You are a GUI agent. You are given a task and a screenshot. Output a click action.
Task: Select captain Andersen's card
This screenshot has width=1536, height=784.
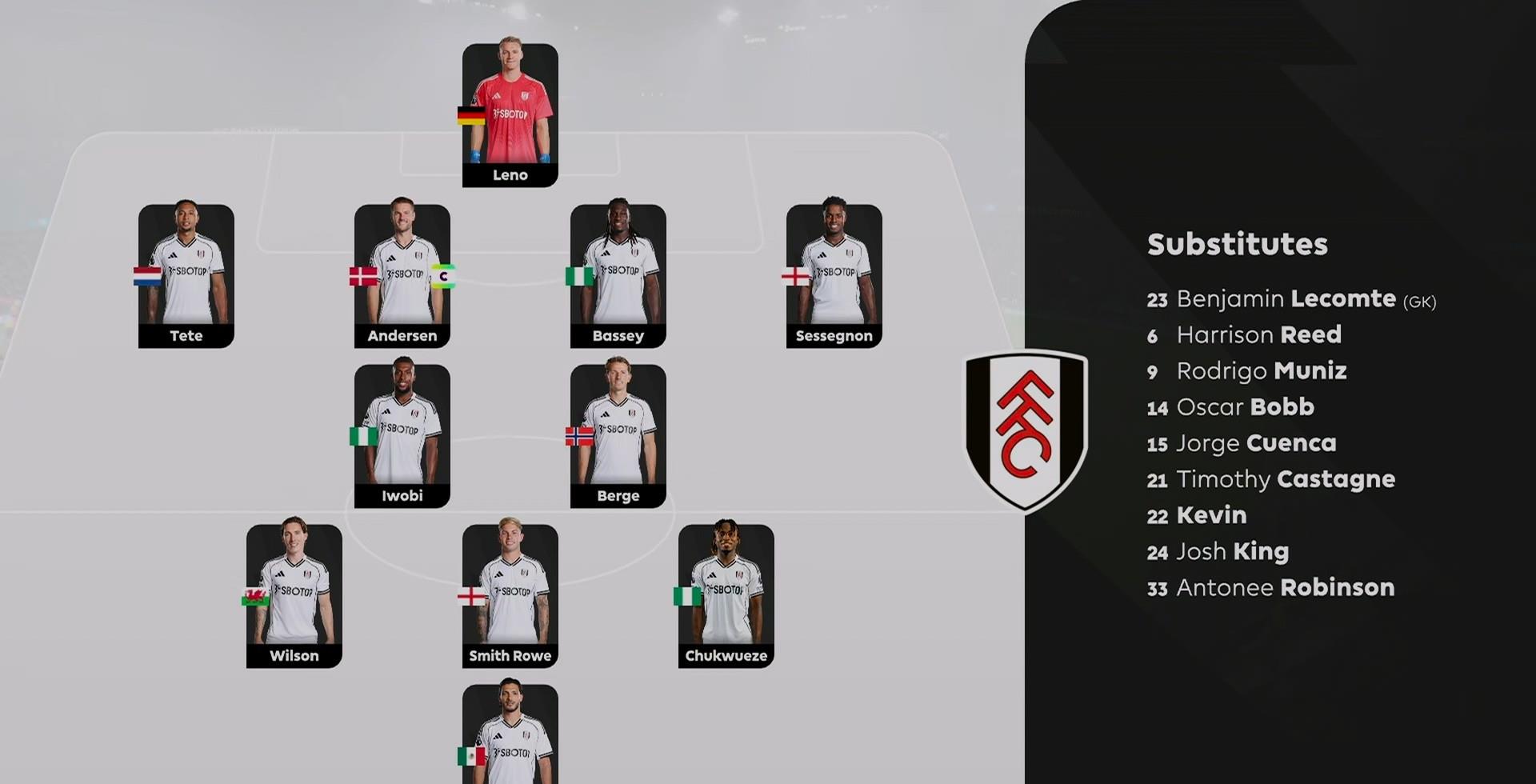[x=402, y=276]
